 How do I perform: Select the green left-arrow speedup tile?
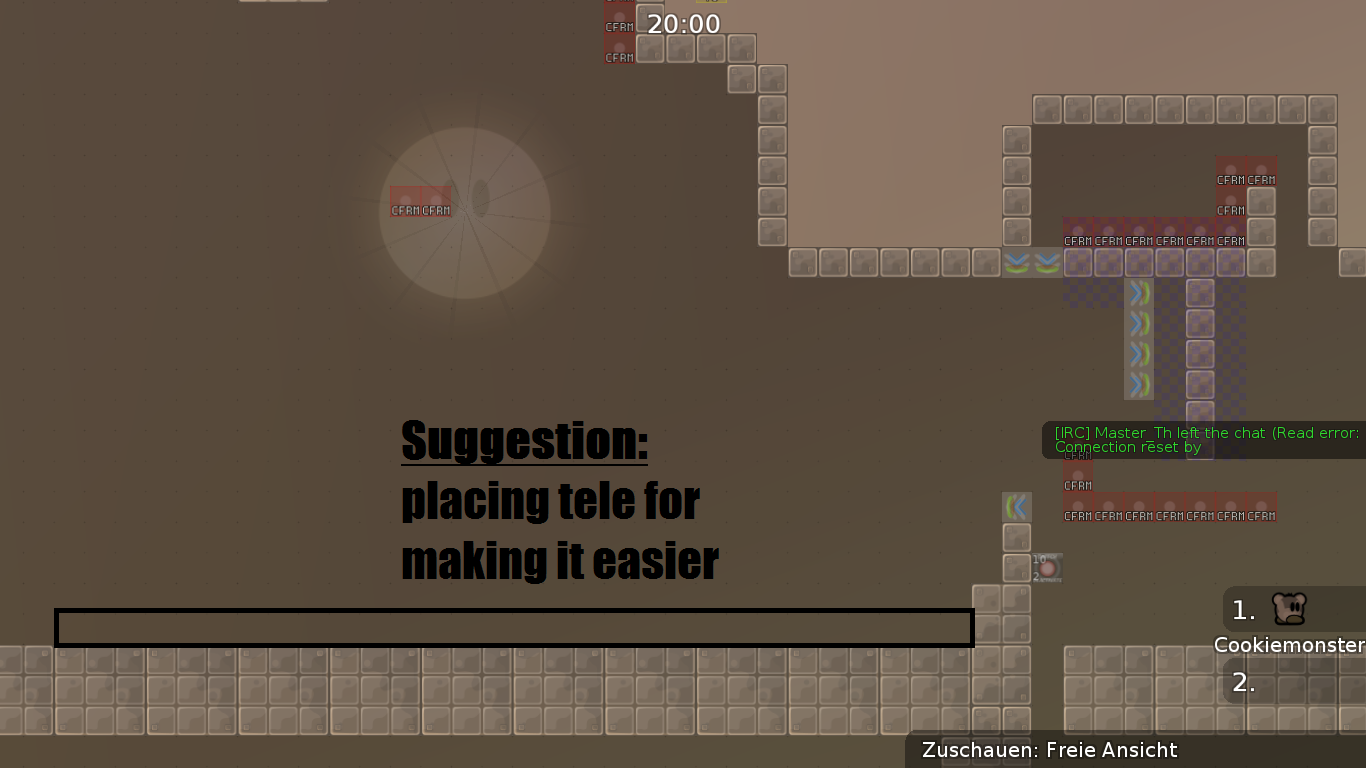[1017, 505]
